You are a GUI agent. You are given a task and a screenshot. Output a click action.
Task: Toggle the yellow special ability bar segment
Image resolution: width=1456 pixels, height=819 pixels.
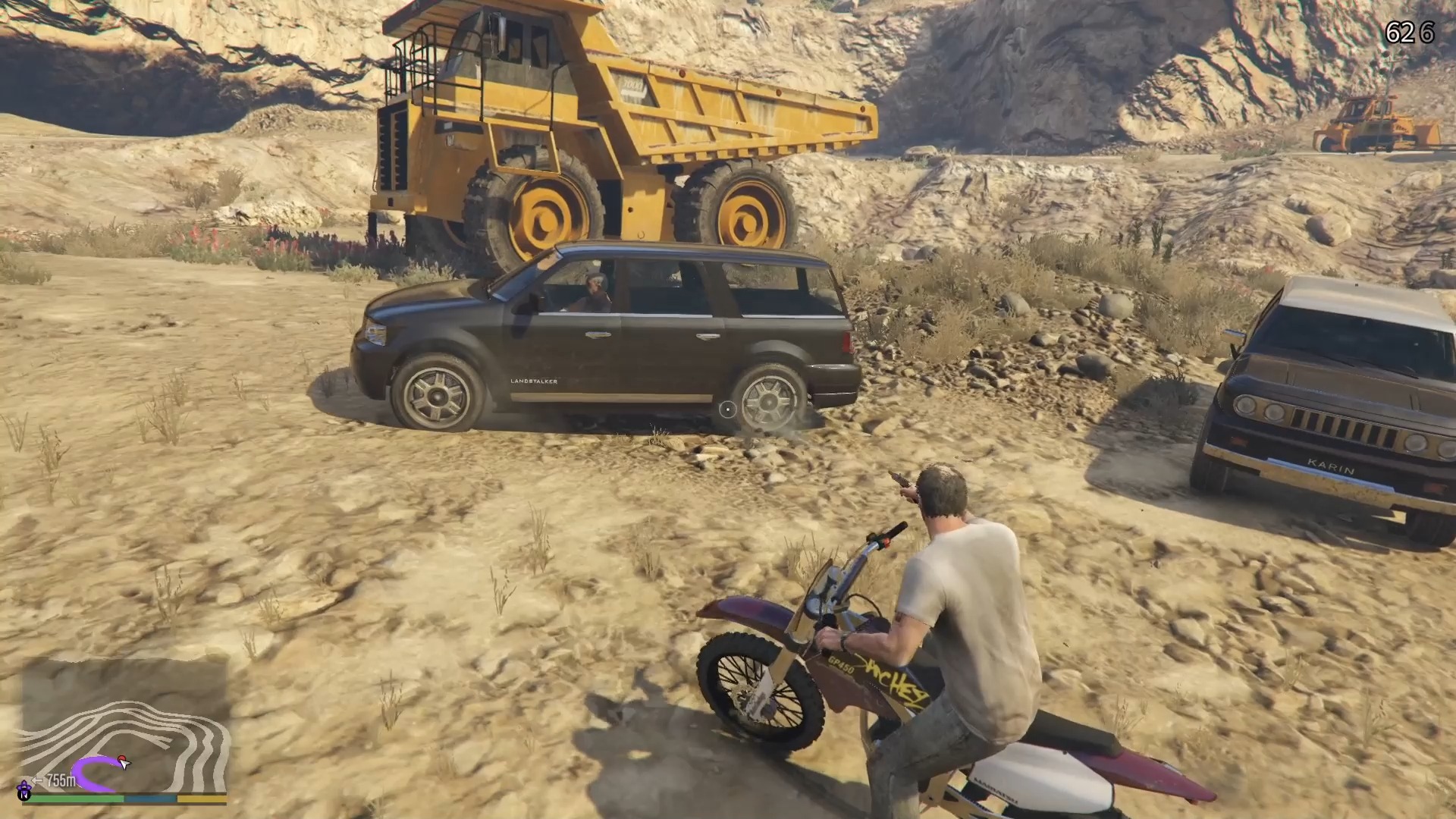coord(202,799)
